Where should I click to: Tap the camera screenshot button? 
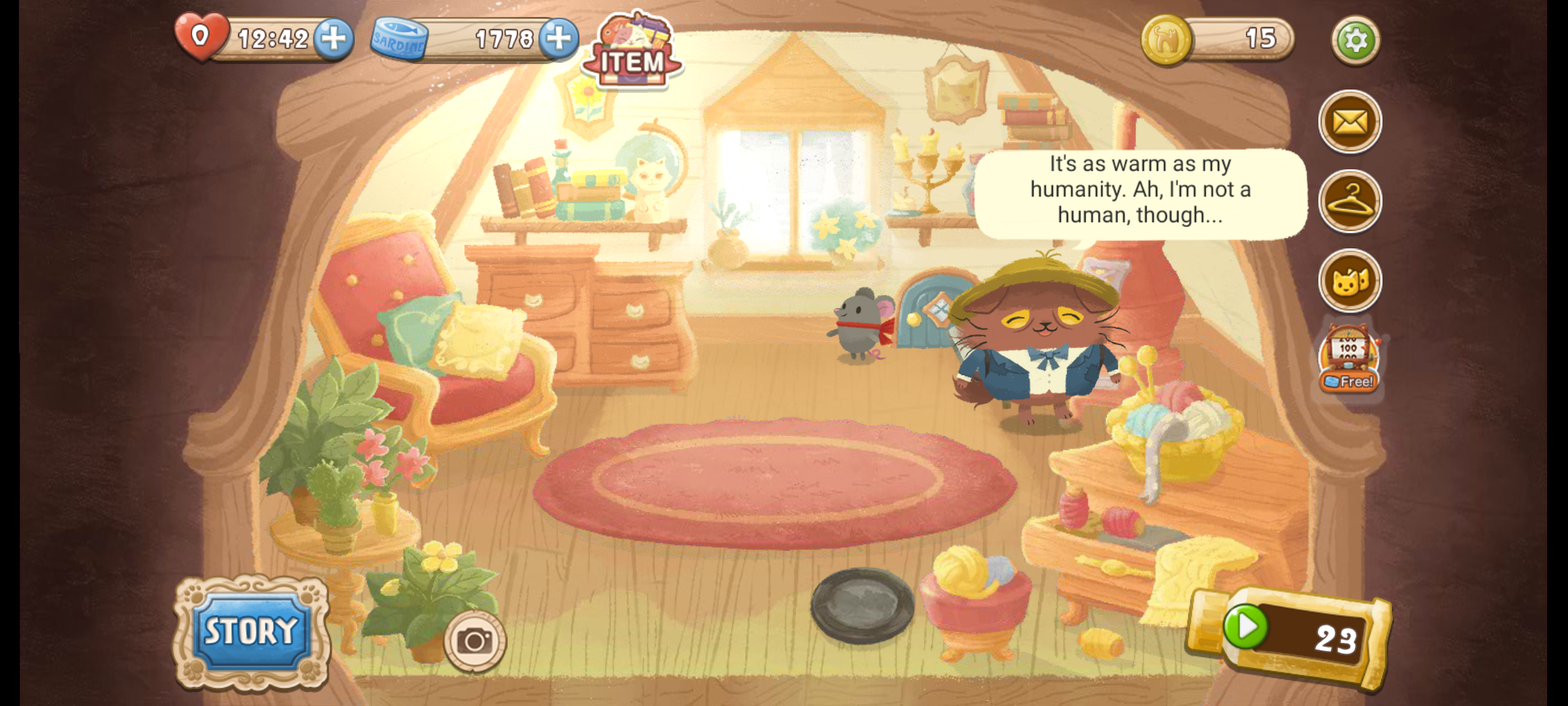tap(475, 641)
